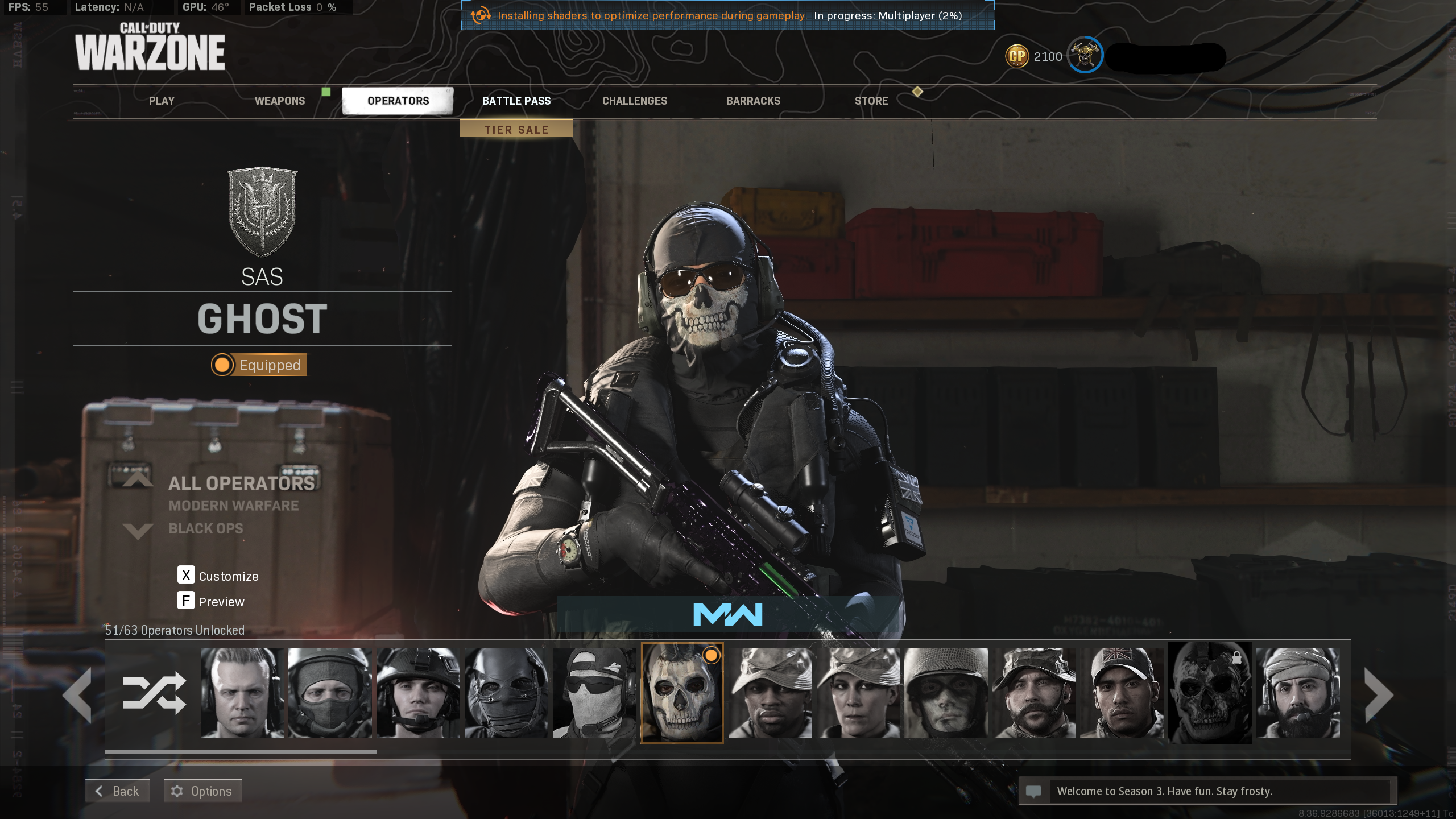Open the COD Points balance
The height and width of the screenshot is (819, 1456).
(x=1033, y=56)
